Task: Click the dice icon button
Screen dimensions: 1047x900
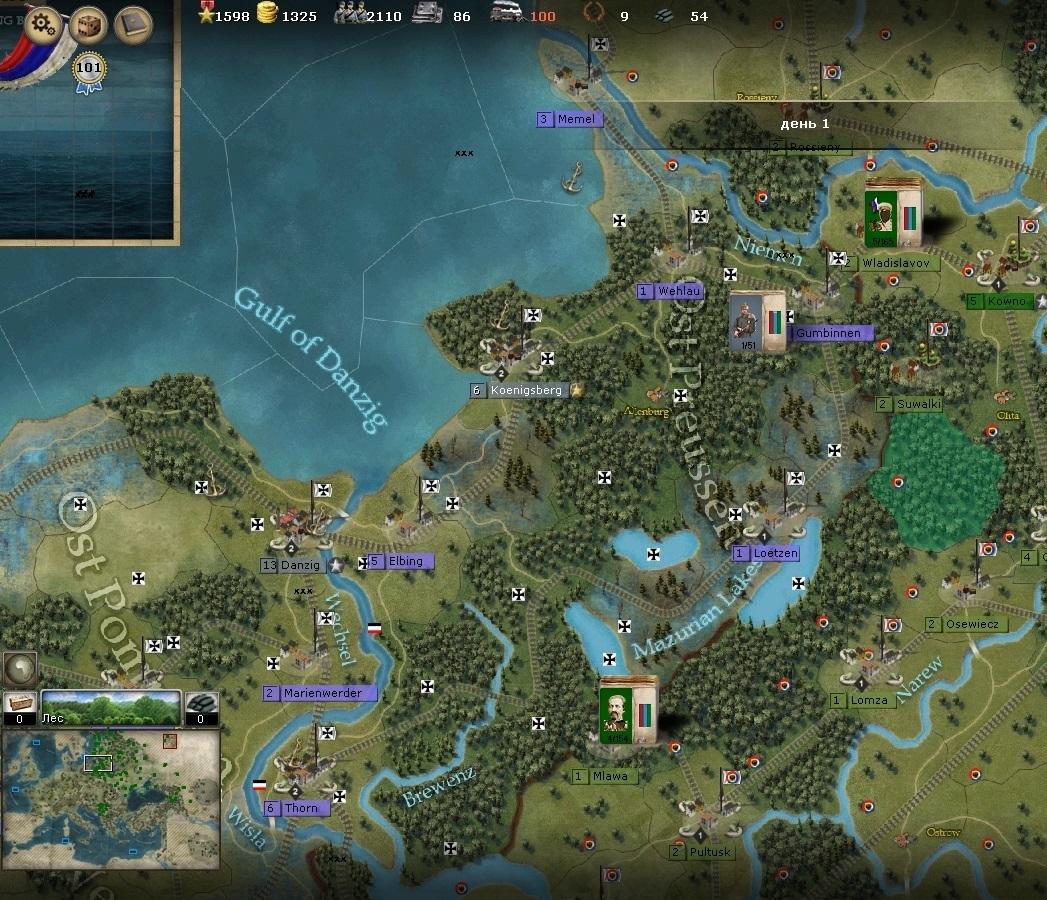Action: (x=88, y=25)
